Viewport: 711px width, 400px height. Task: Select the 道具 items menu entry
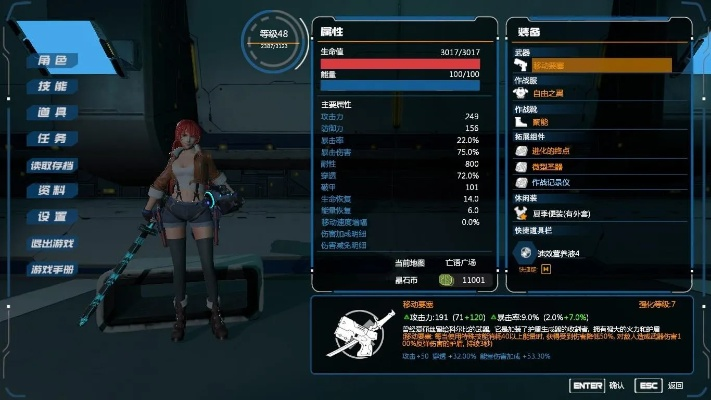pos(52,112)
